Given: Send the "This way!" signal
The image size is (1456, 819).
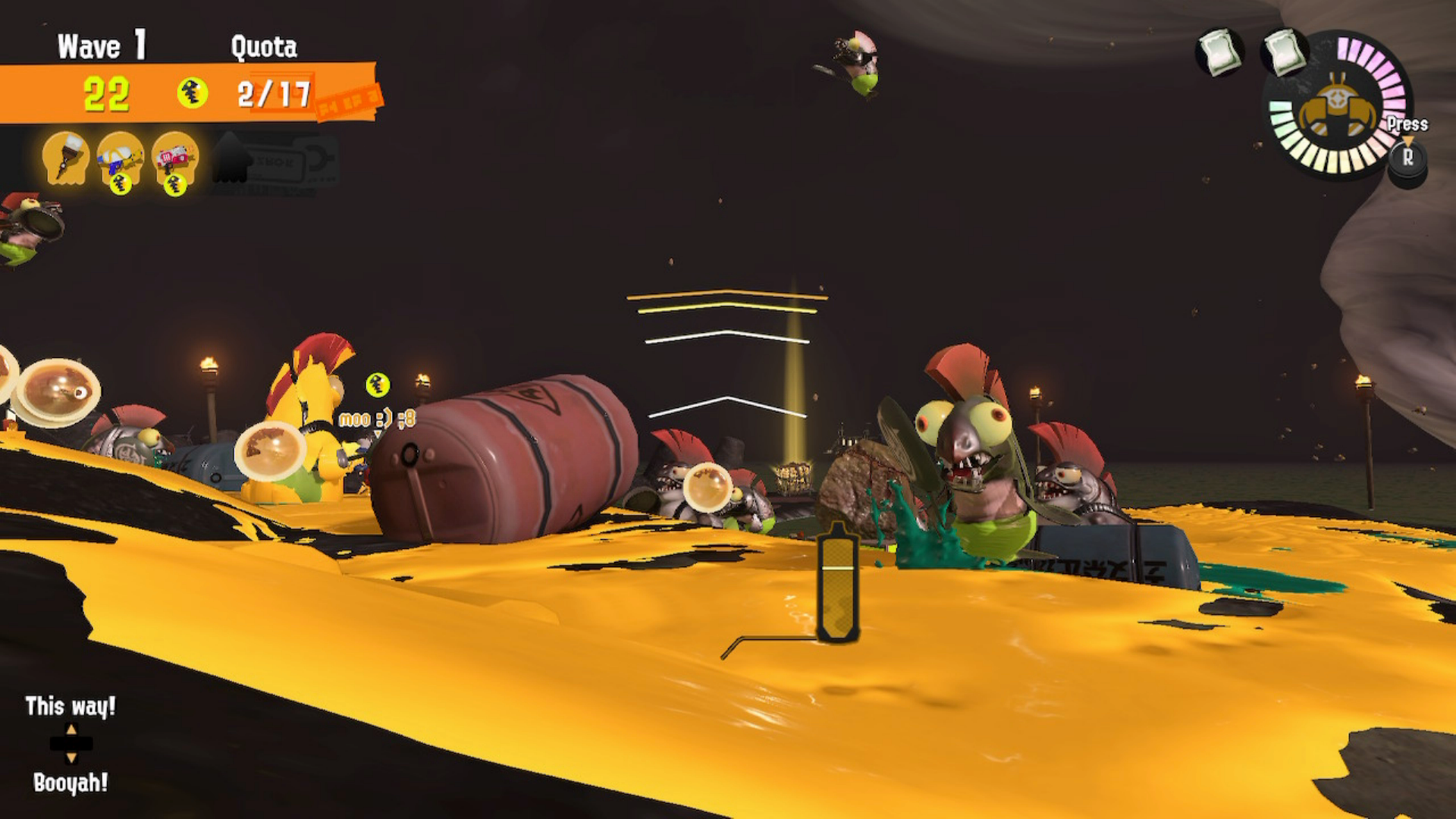Looking at the screenshot, I should (71, 707).
